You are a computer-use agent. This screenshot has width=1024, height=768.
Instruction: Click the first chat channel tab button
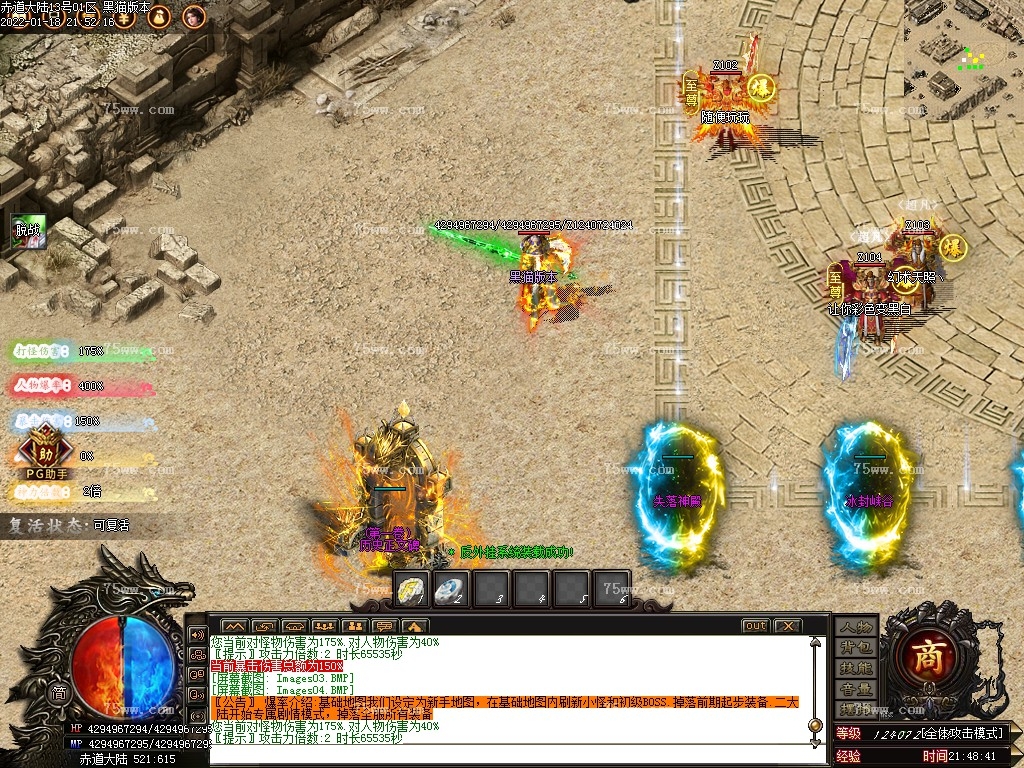pos(233,626)
